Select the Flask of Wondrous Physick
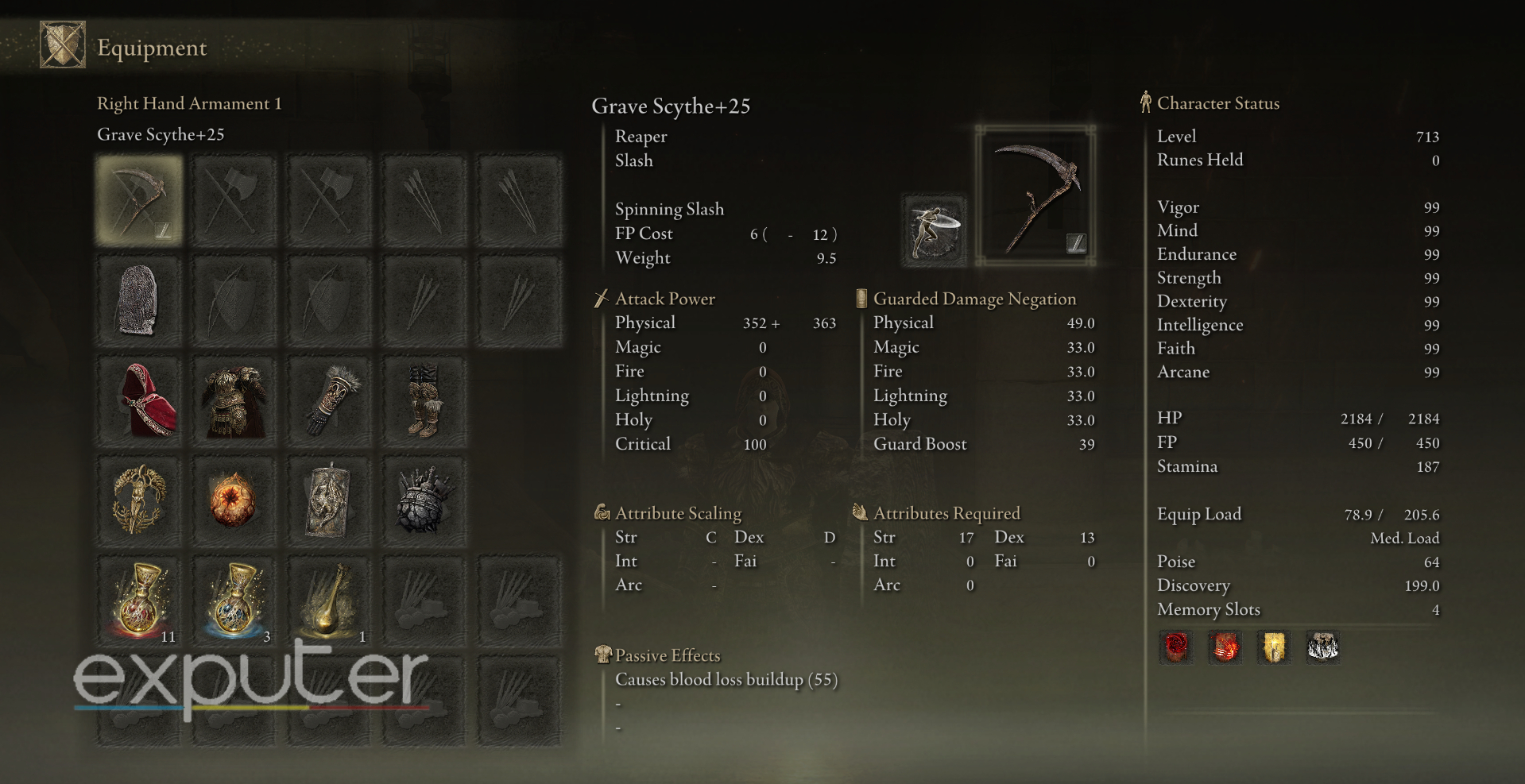Image resolution: width=1525 pixels, height=784 pixels. 329,601
